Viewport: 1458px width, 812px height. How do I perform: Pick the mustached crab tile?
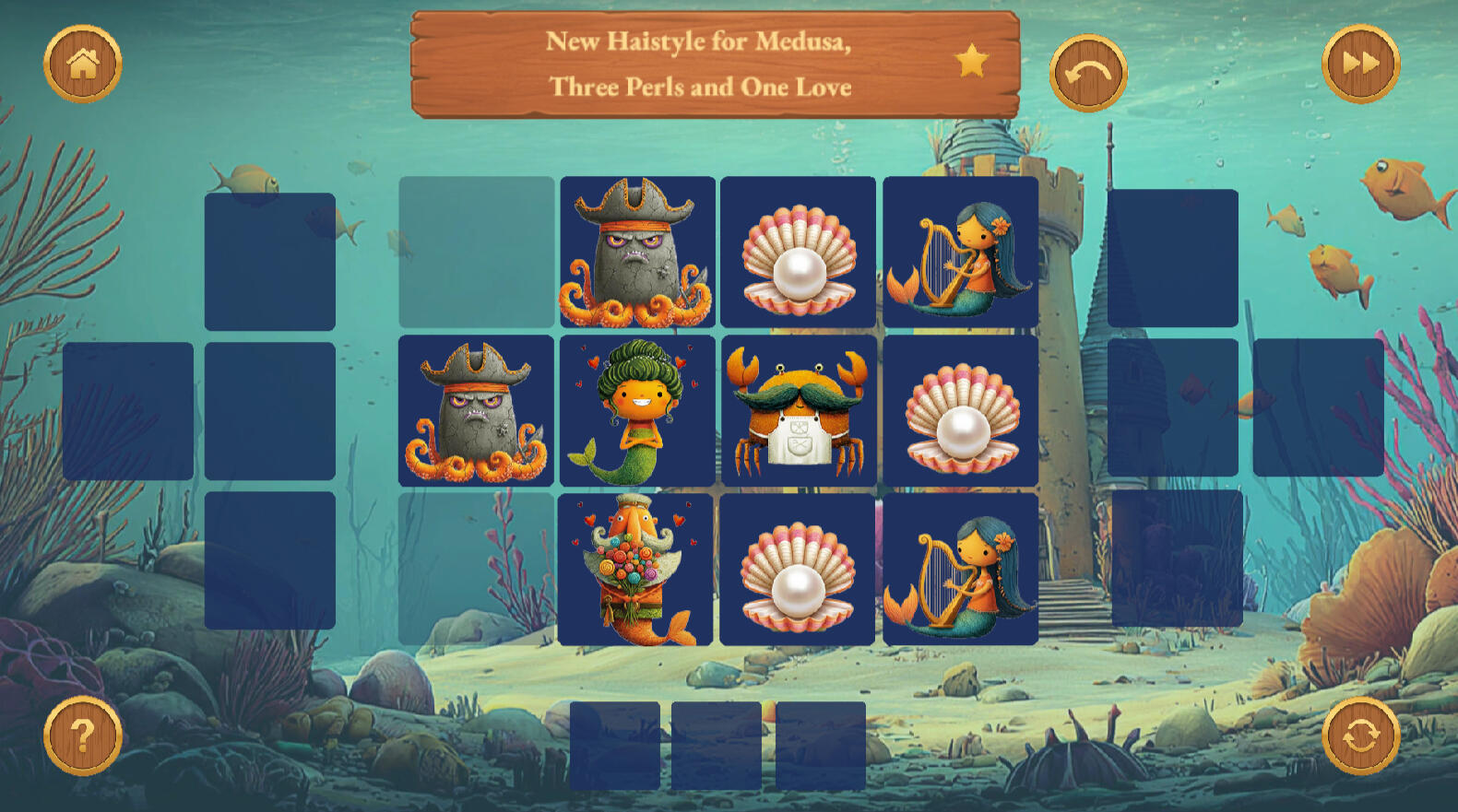click(799, 411)
